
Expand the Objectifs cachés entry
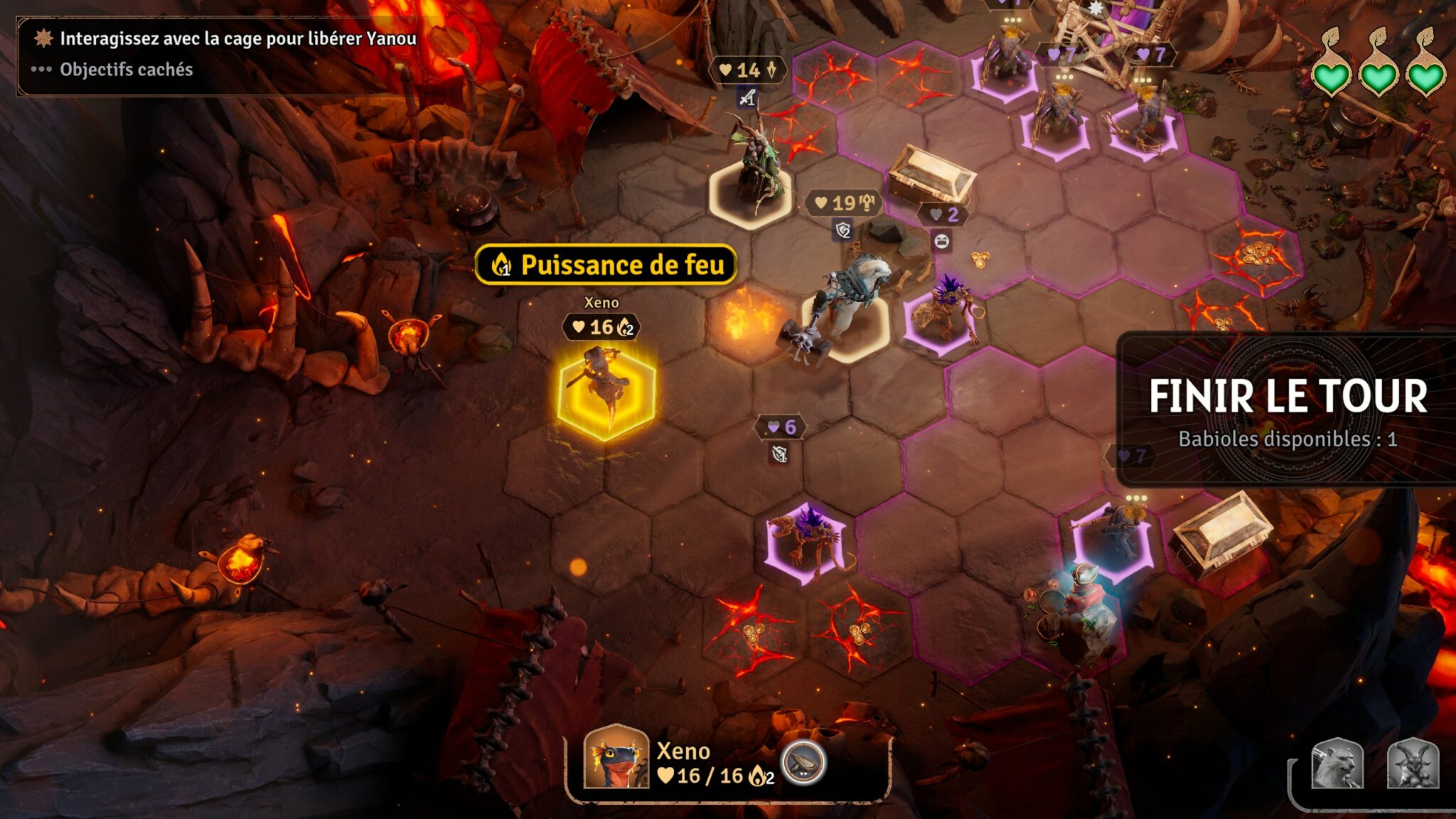click(126, 70)
